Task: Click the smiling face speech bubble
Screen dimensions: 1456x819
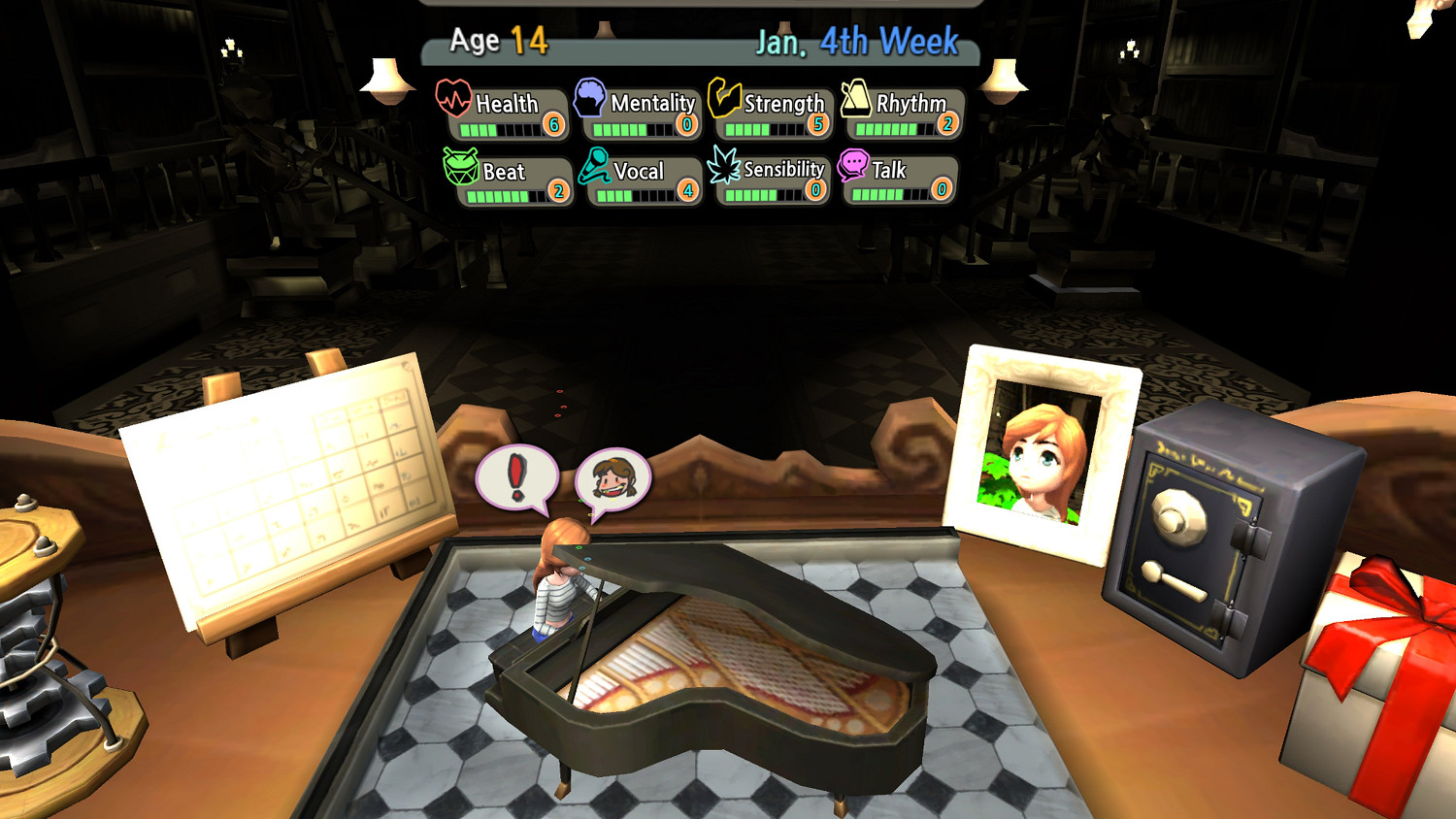Action: click(615, 478)
